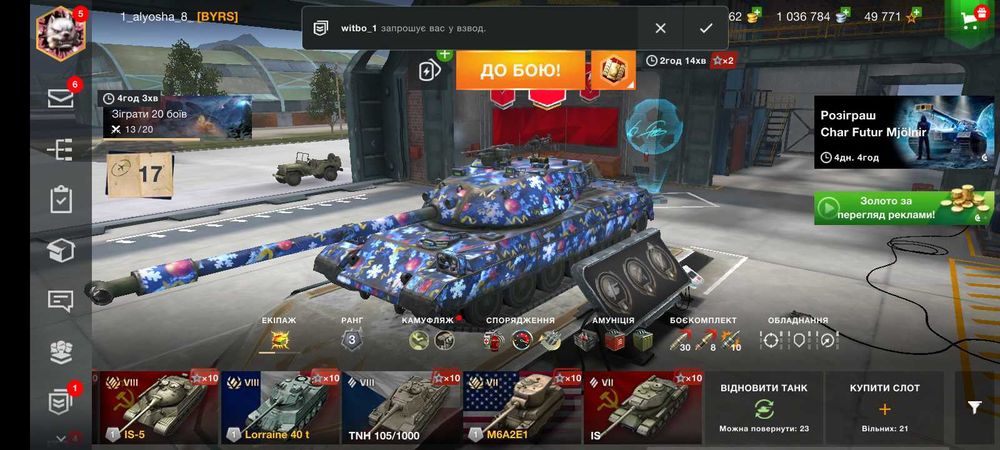Select the TNH 105/1000 tank
Viewport: 1000px width, 450px height.
(400, 407)
